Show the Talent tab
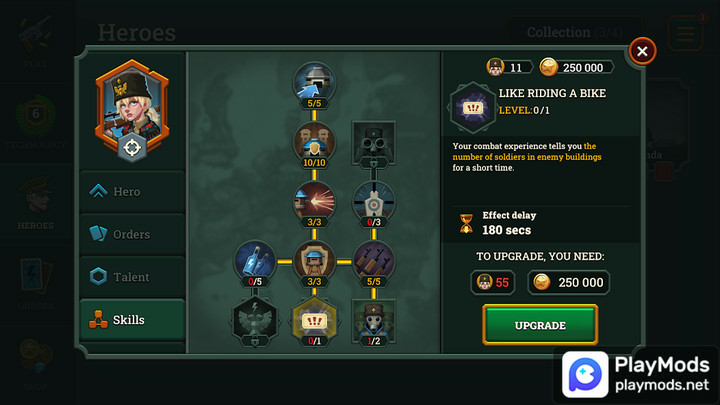 133,277
